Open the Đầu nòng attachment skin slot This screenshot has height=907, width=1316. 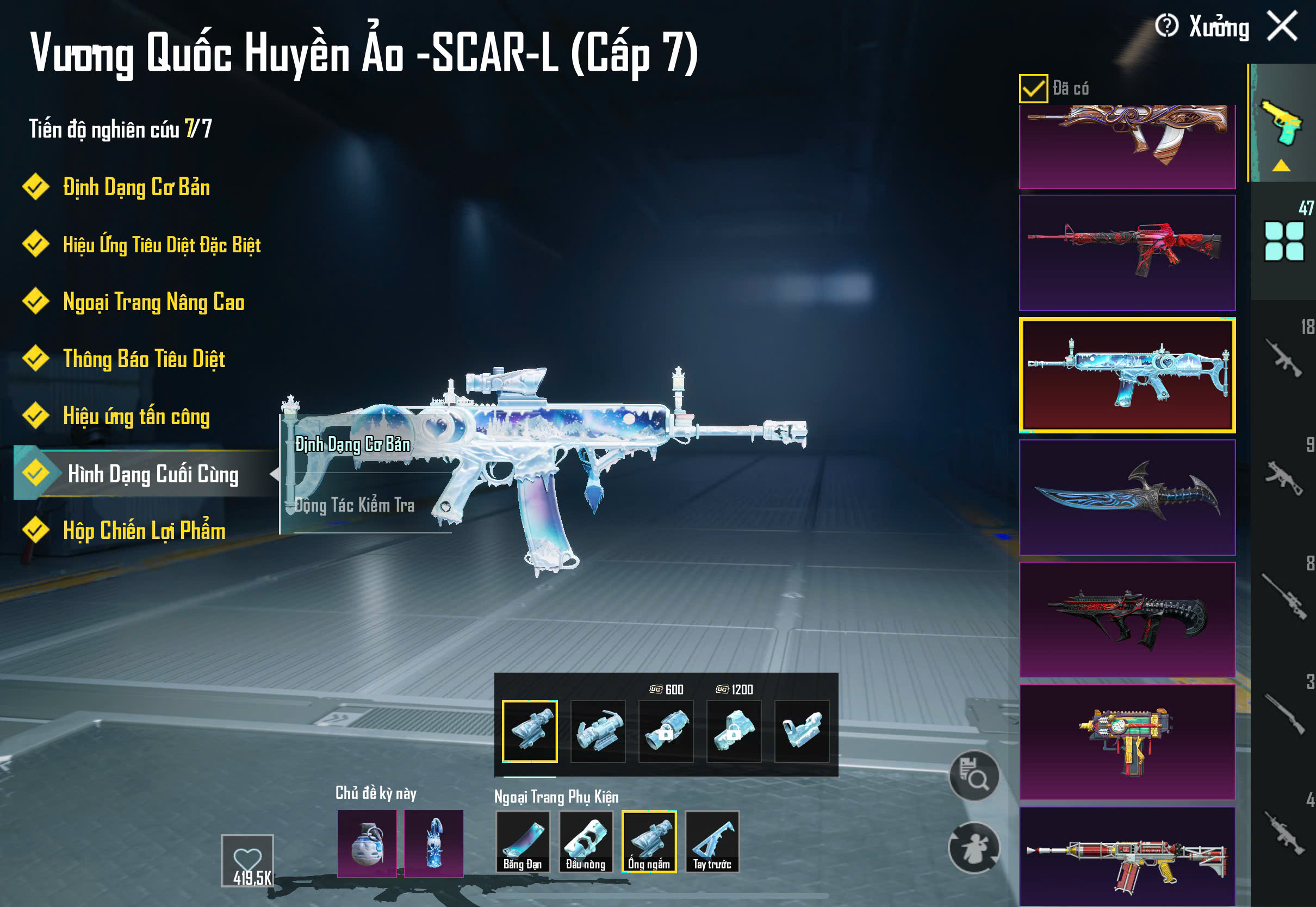coord(585,842)
